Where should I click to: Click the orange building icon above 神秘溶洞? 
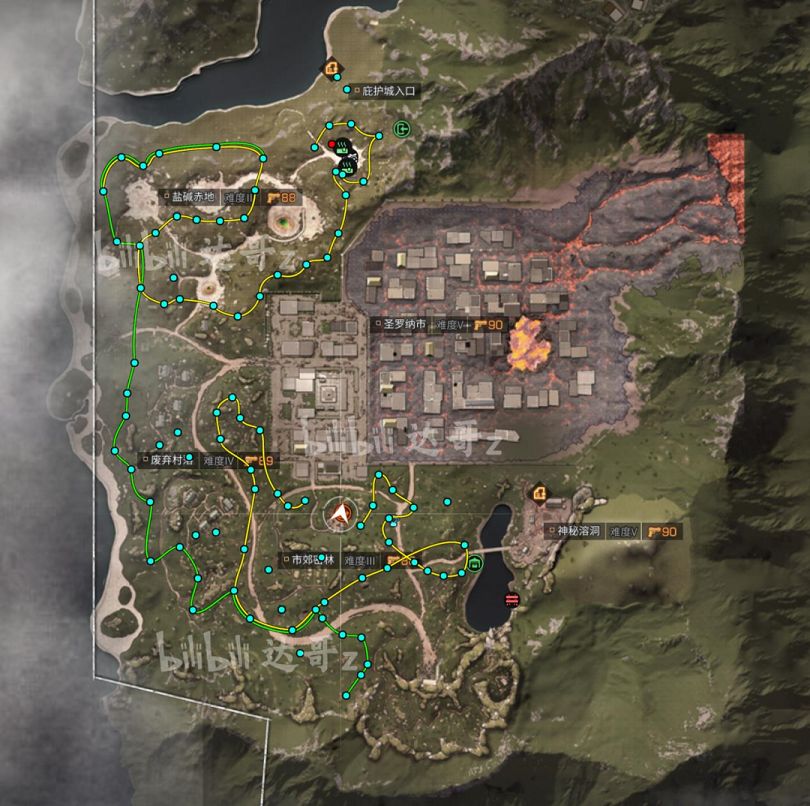[x=540, y=493]
